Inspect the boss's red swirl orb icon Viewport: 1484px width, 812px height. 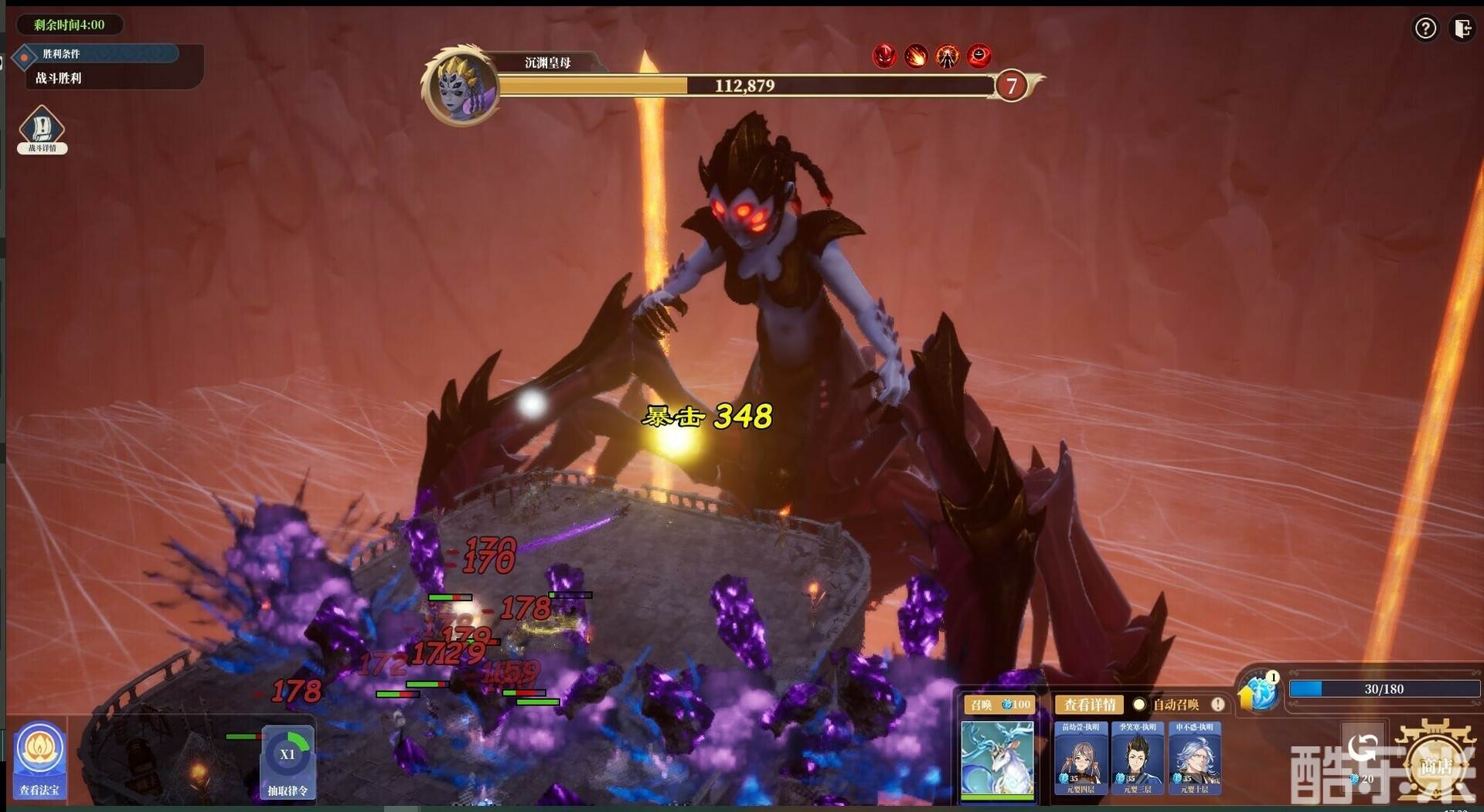979,56
